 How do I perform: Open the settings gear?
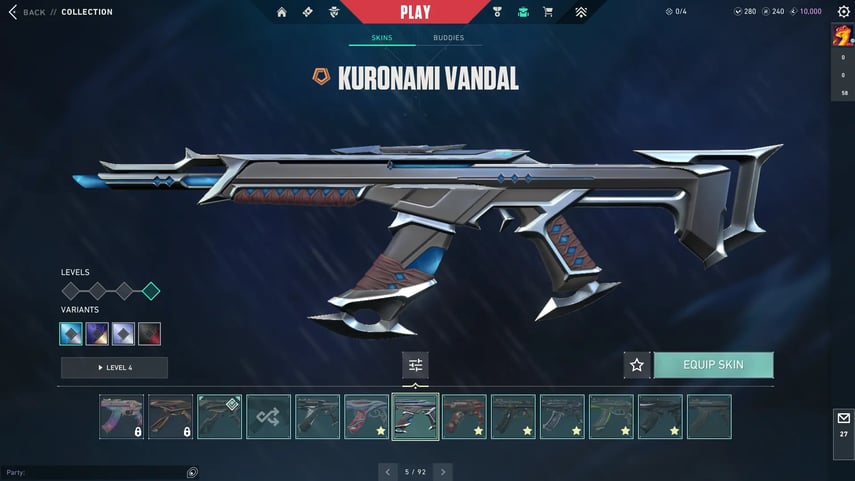pyautogui.click(x=843, y=12)
